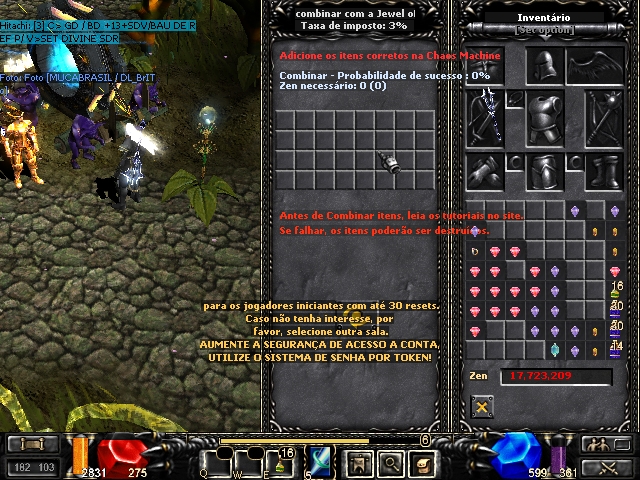Open the magnifying glass search button

pos(392,462)
